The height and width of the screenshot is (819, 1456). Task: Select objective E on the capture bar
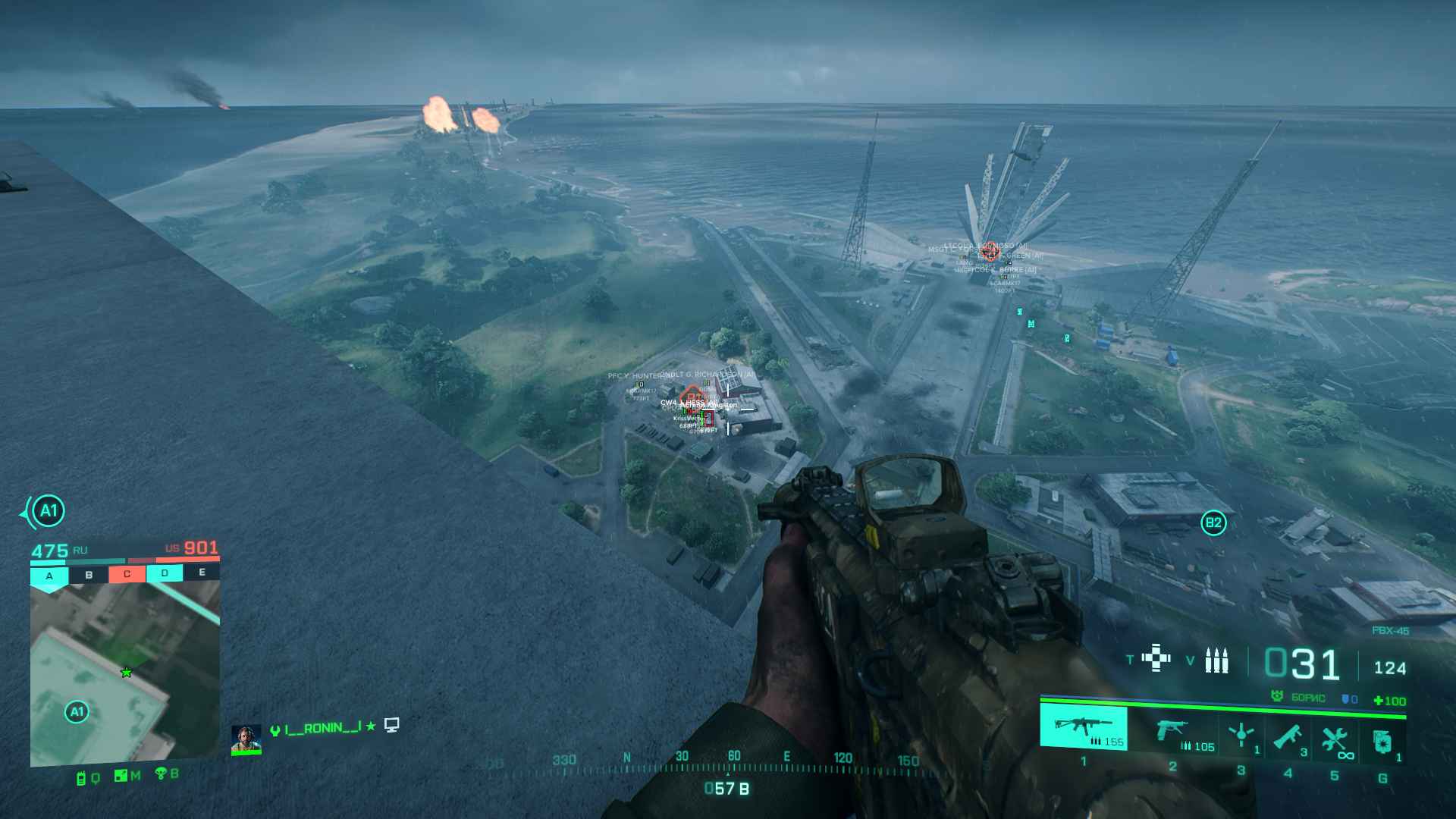(x=202, y=573)
